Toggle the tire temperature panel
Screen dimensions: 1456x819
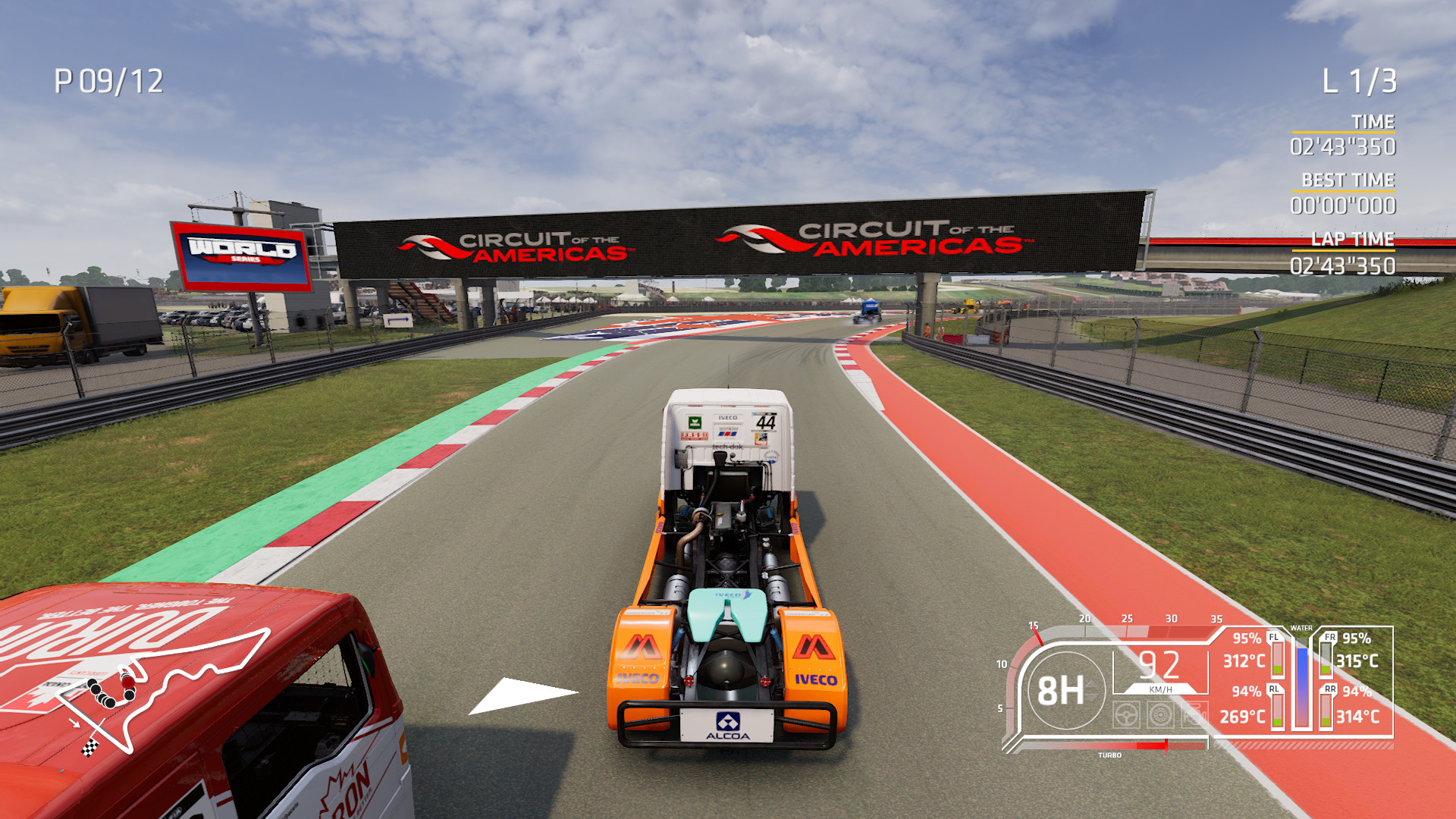click(x=1302, y=681)
